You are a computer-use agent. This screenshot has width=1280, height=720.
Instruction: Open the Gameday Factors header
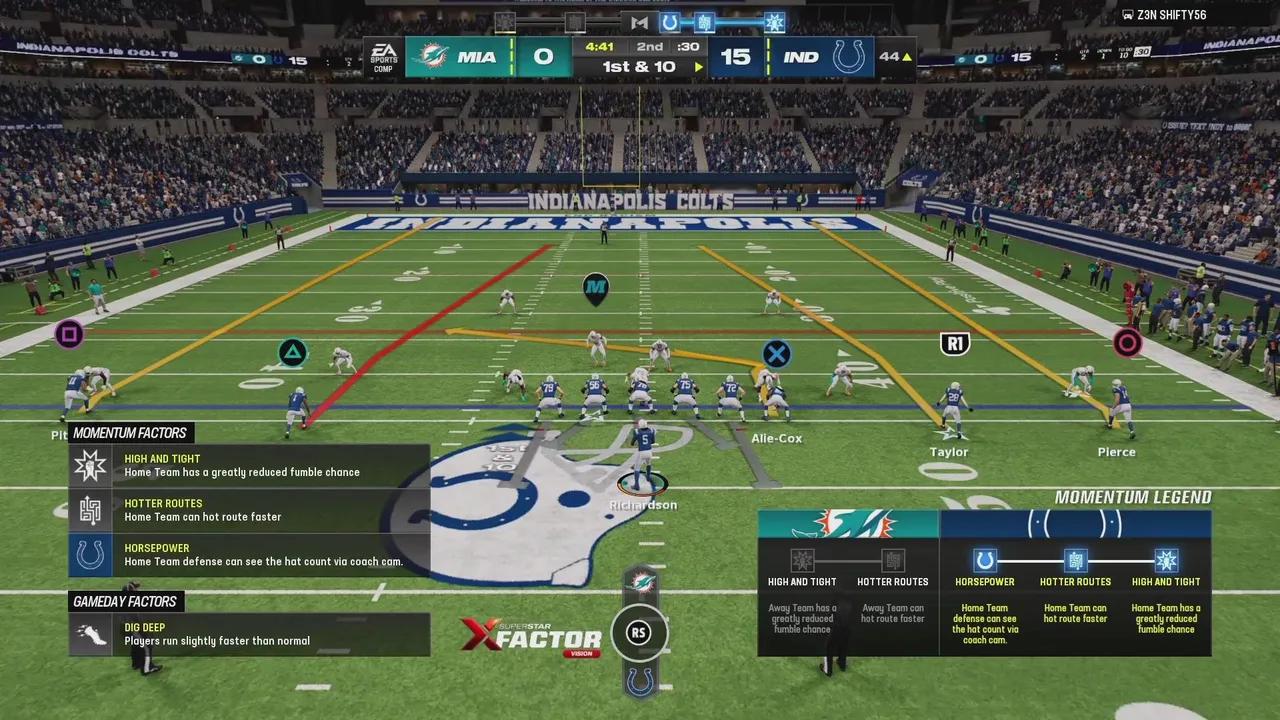(x=125, y=601)
